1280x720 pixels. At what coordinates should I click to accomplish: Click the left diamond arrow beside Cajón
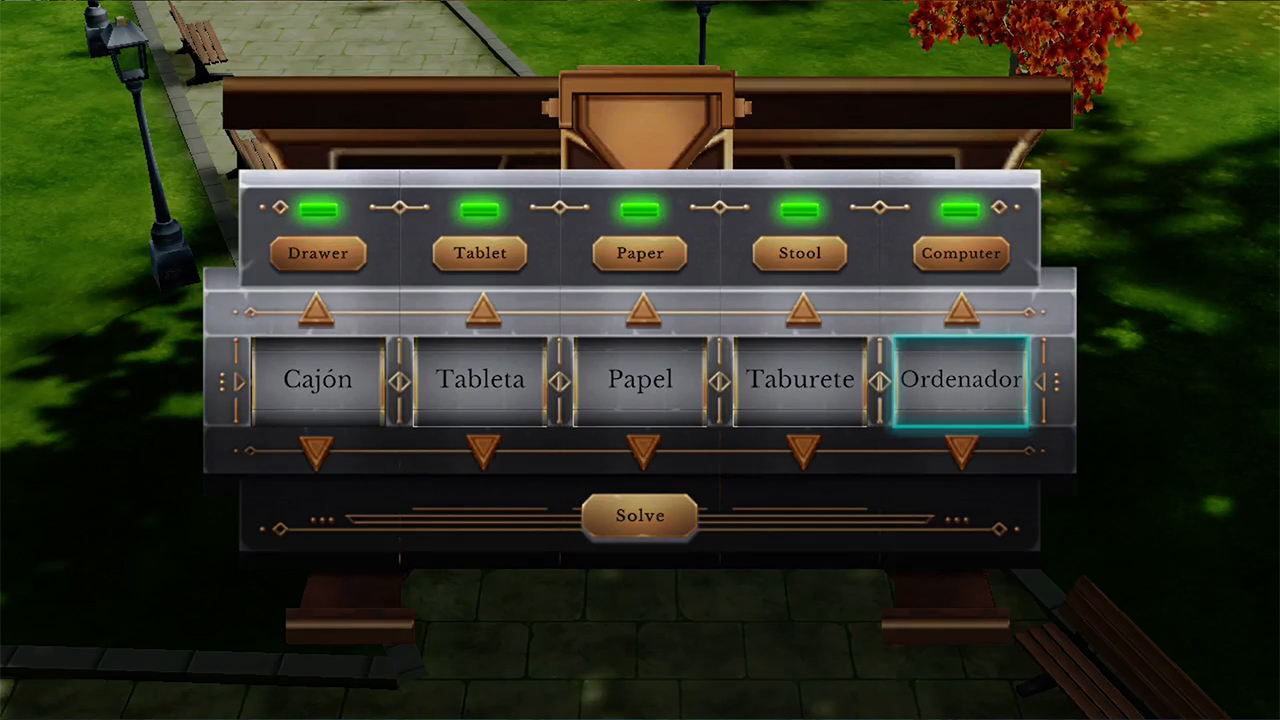(237, 380)
